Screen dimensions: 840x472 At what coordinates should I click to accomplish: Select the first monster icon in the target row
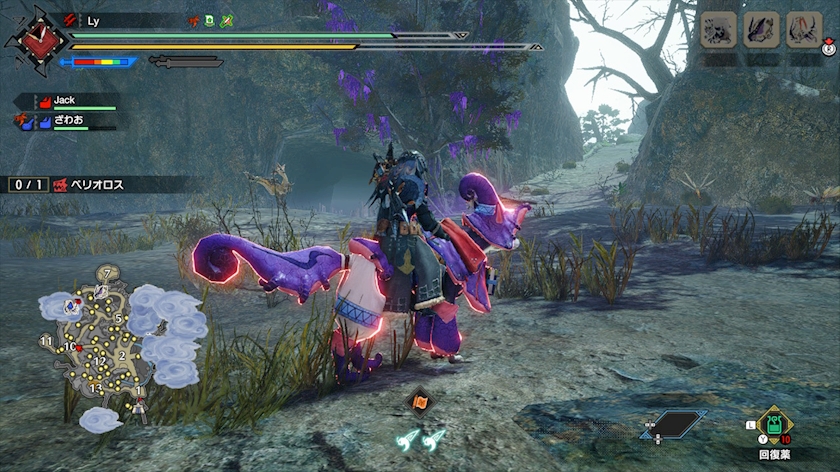718,30
